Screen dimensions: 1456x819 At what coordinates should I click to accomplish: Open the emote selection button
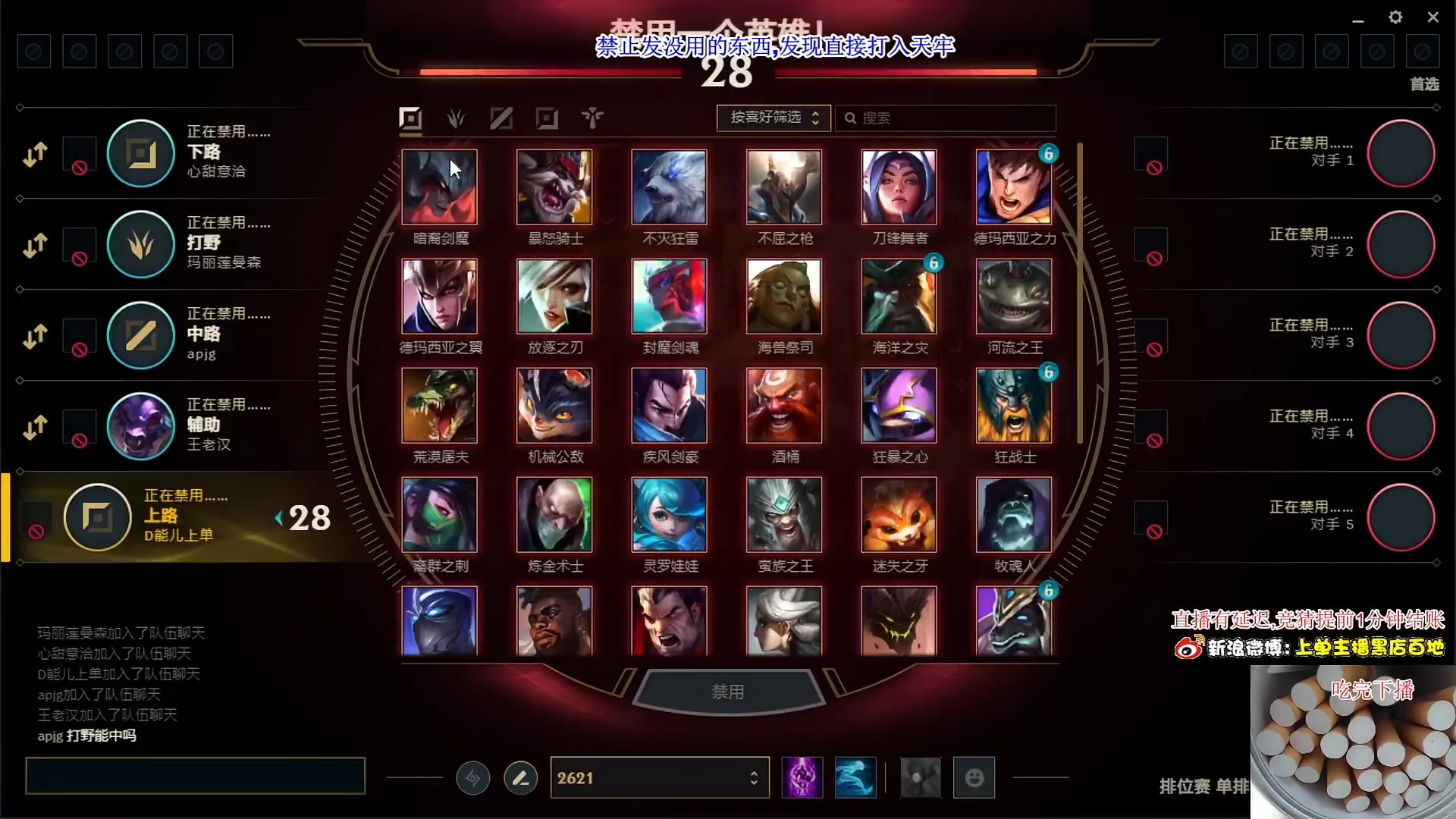[x=974, y=778]
